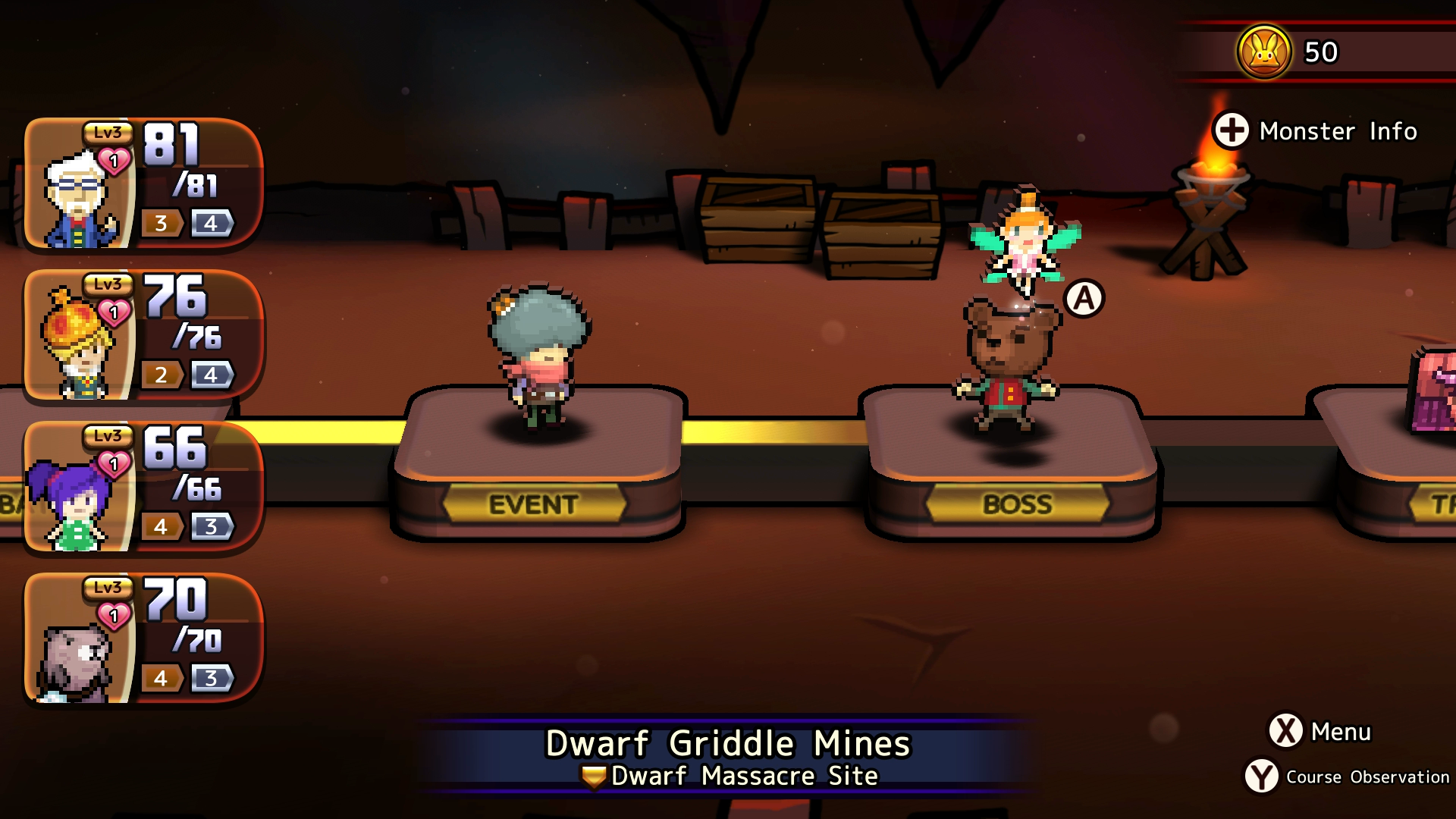Select the crowned blonde character party card
This screenshot has width=1456, height=819.
[143, 335]
